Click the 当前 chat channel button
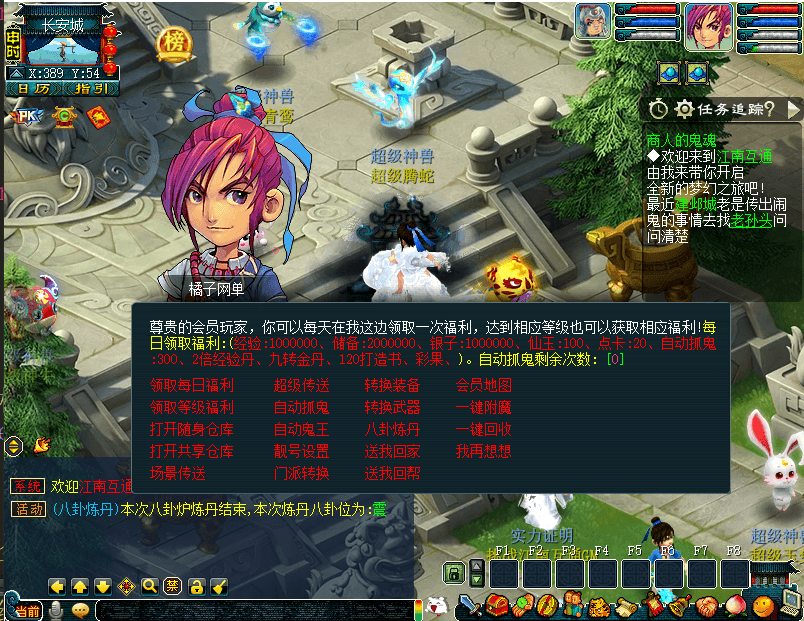 (27, 610)
